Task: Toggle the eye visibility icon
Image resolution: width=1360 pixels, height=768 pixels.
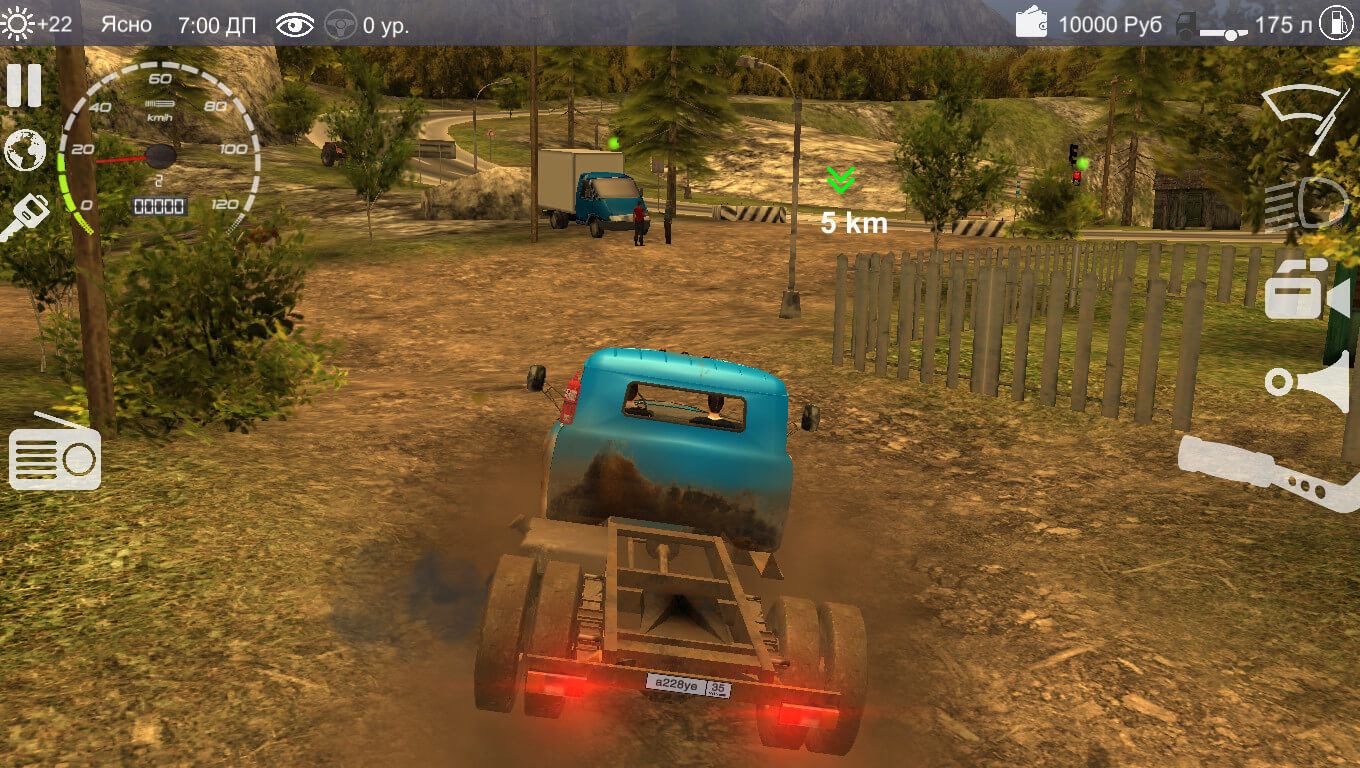Action: (294, 25)
